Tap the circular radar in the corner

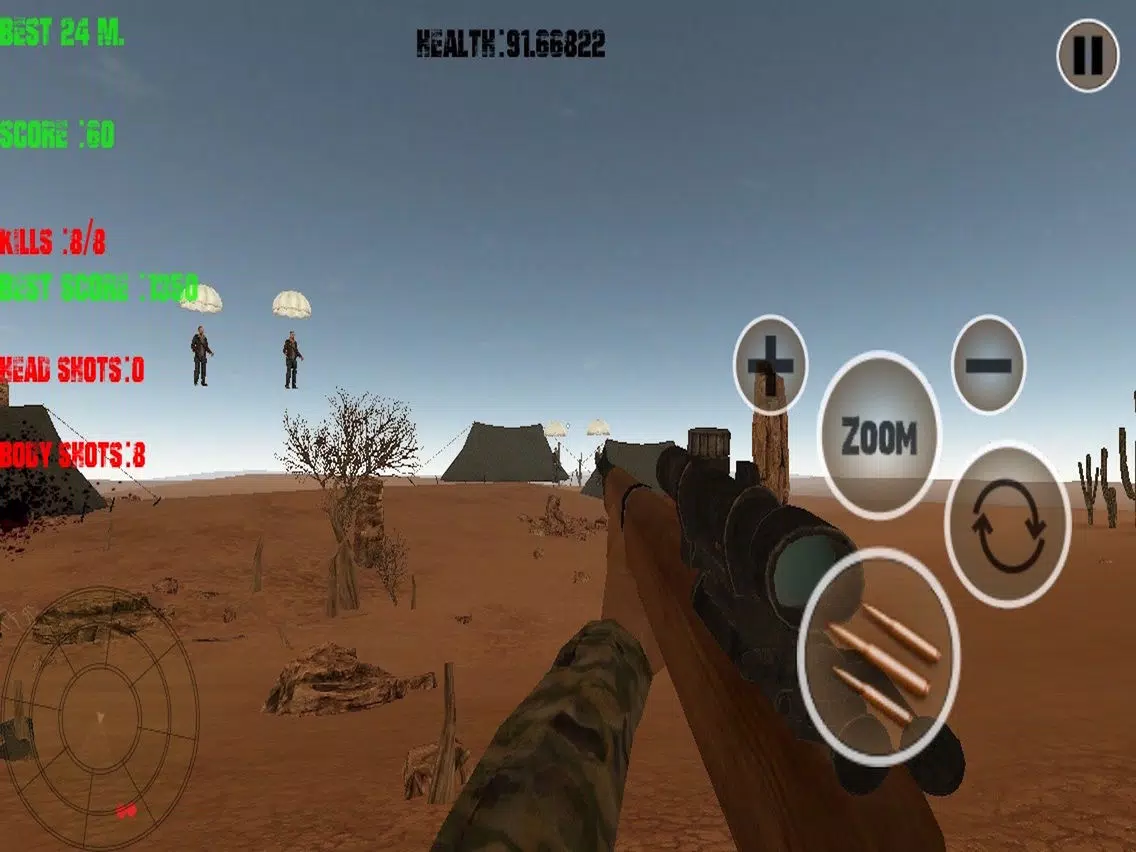click(x=100, y=717)
